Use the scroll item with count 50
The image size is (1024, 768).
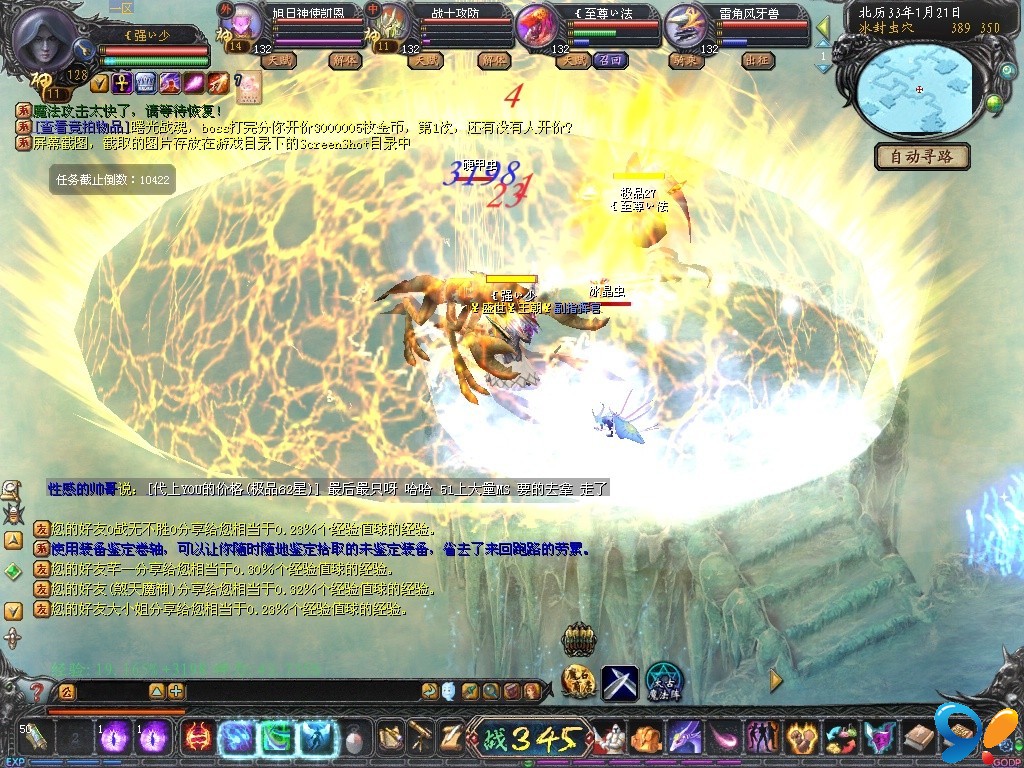[x=33, y=738]
